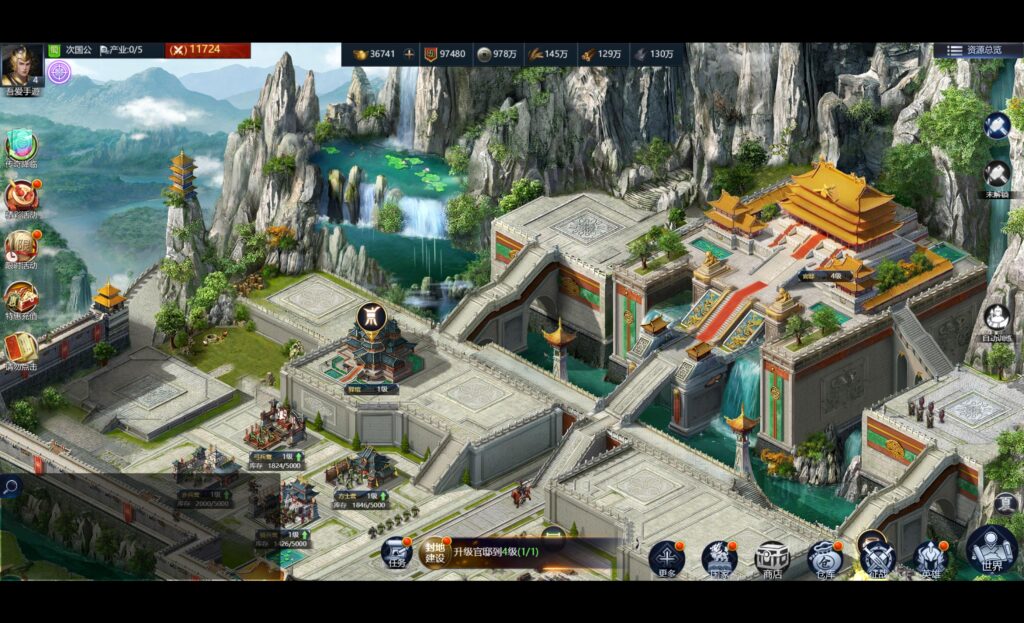Open the 英雄 heroes menu
Viewport: 1024px width, 623px height.
click(931, 558)
